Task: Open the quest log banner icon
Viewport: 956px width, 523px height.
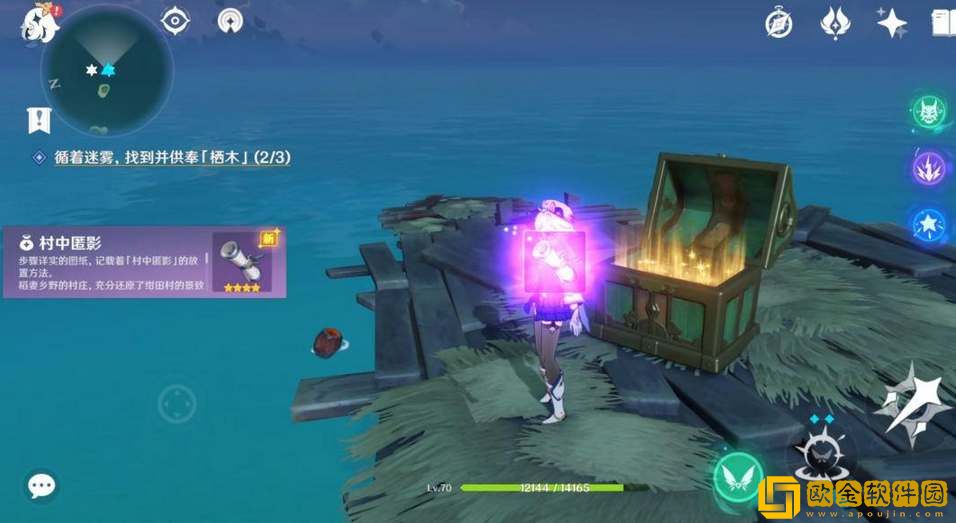Action: pyautogui.click(x=39, y=121)
